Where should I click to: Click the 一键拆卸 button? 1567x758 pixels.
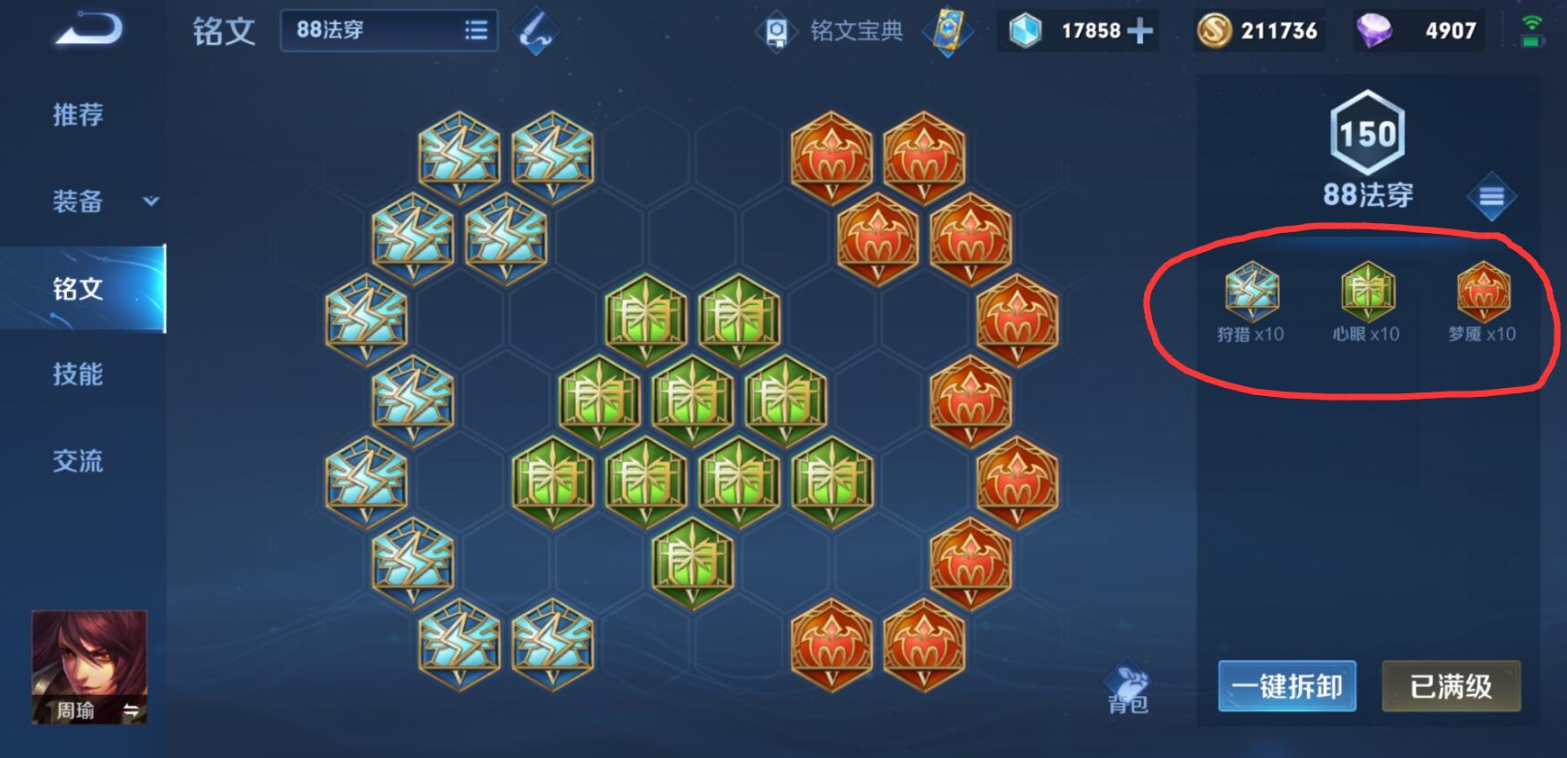click(x=1286, y=687)
